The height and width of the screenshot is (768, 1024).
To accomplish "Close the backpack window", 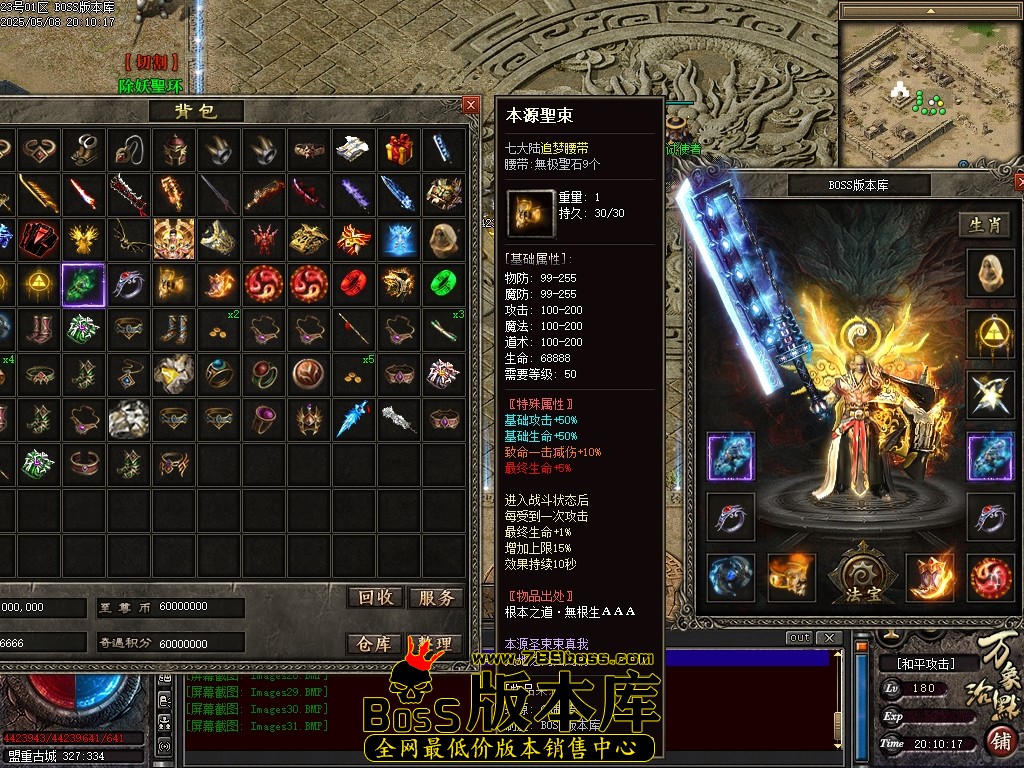I will pos(471,105).
